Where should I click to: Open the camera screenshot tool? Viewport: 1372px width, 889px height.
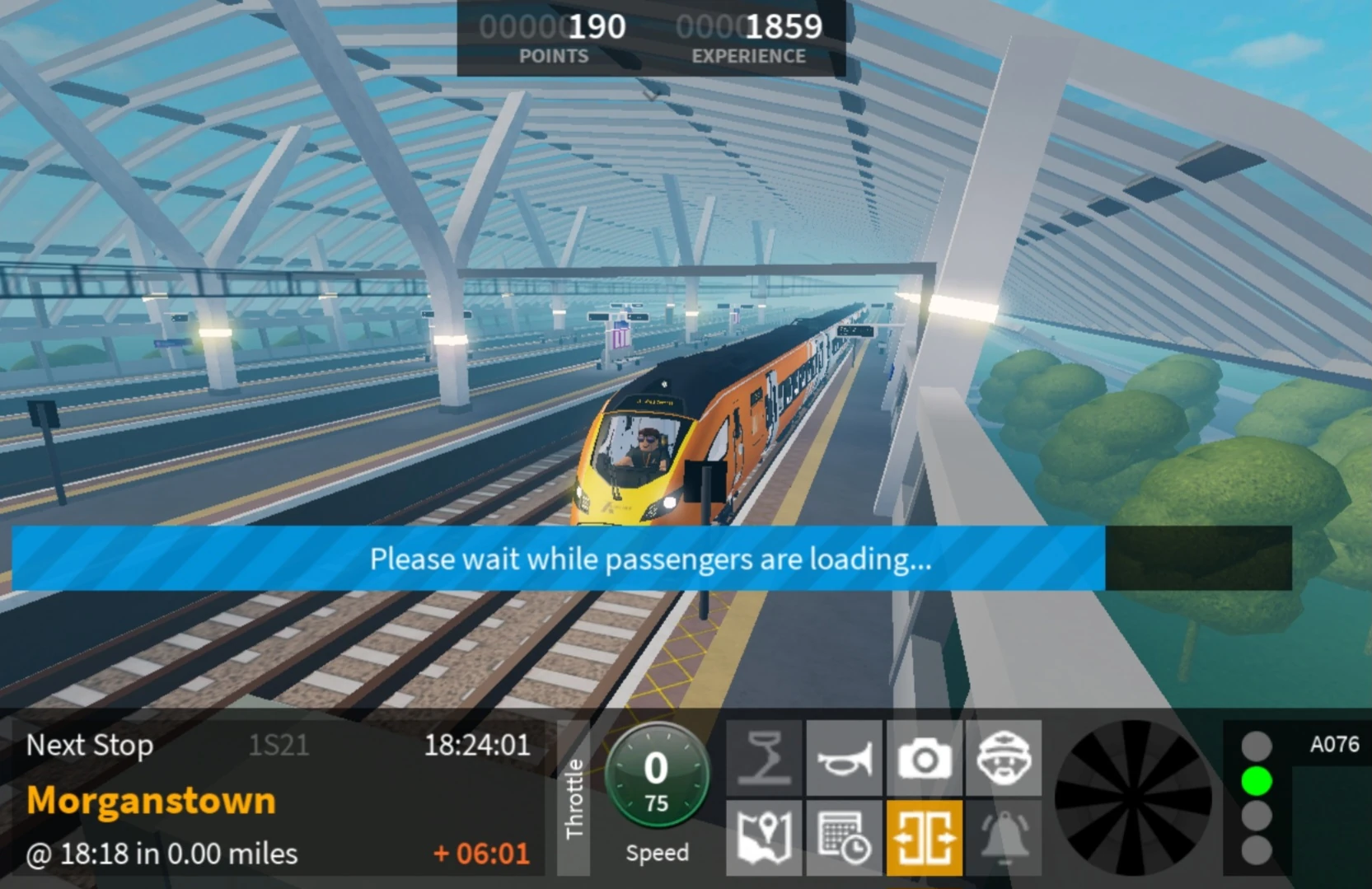tap(923, 758)
